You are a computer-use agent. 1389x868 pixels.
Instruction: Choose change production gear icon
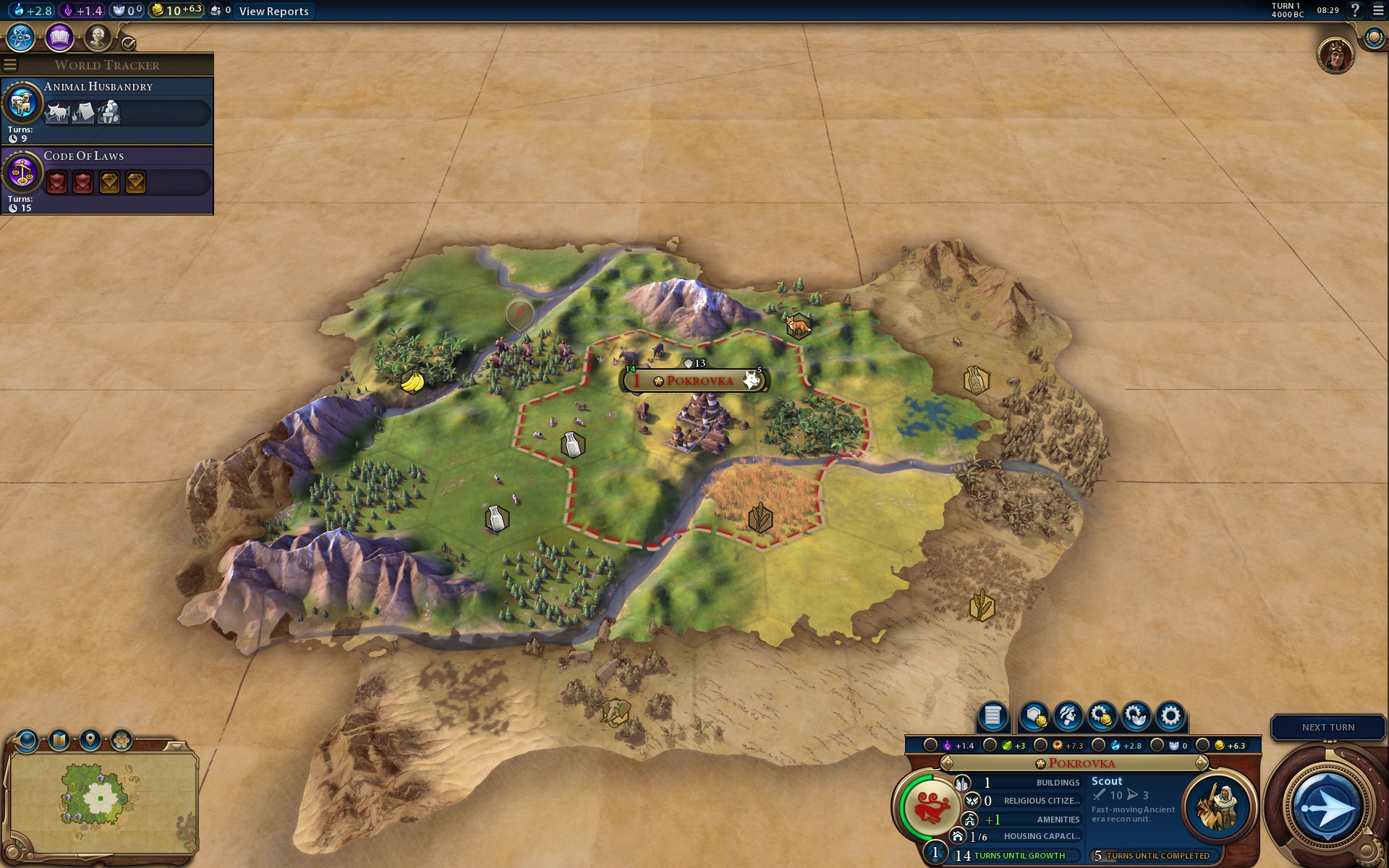tap(1171, 716)
